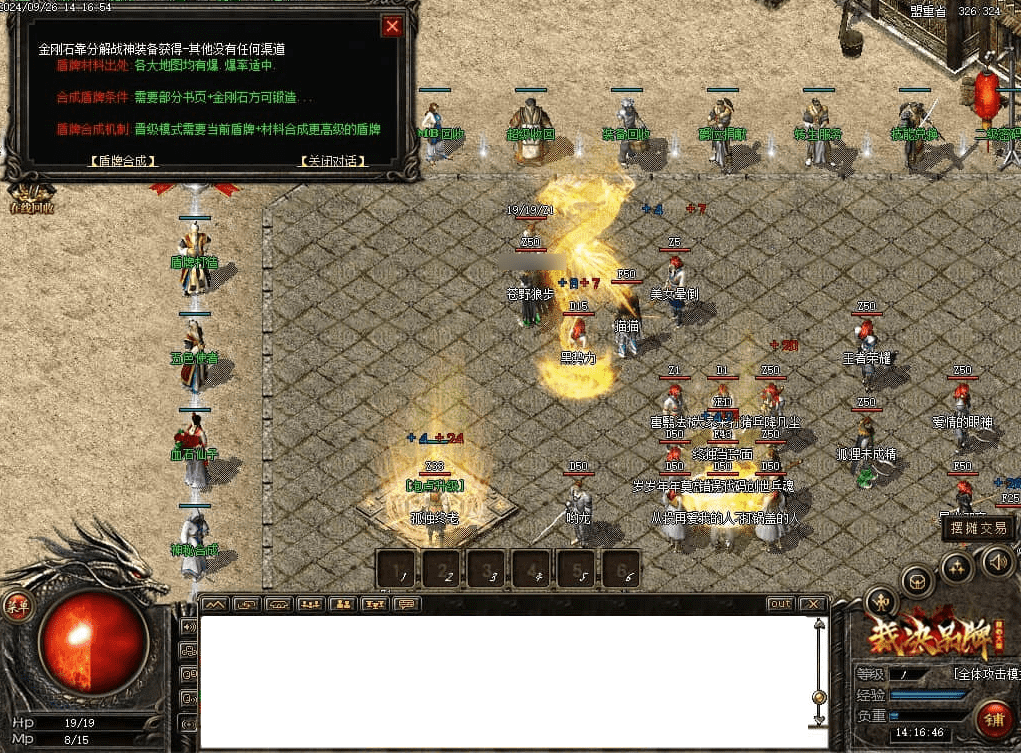Image resolution: width=1021 pixels, height=755 pixels.
Task: Open the bag button with chest icon
Action: pyautogui.click(x=916, y=581)
